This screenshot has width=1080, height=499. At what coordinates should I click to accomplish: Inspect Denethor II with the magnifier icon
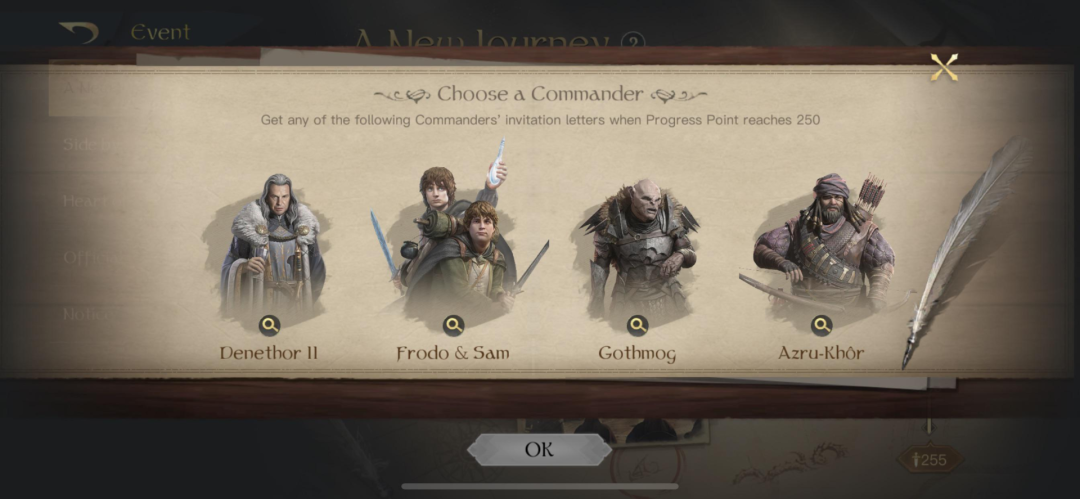pos(270,325)
